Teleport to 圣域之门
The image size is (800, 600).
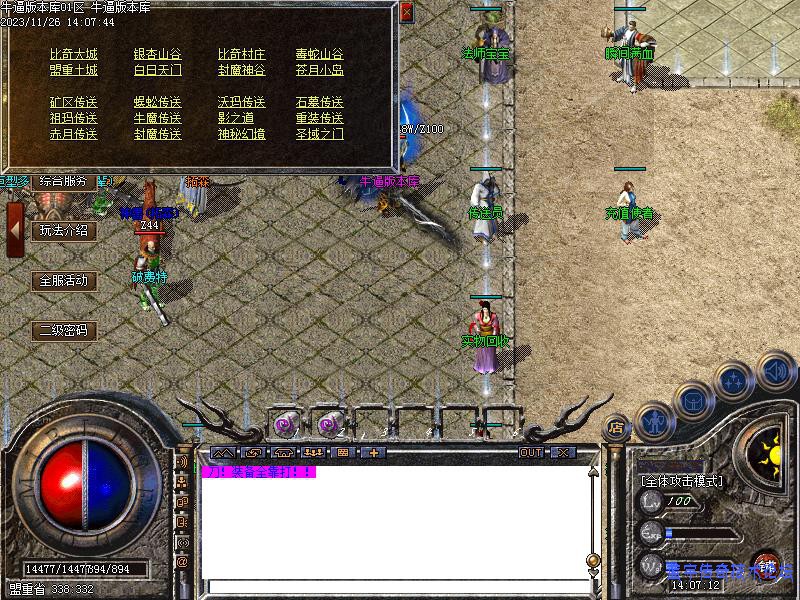319,134
